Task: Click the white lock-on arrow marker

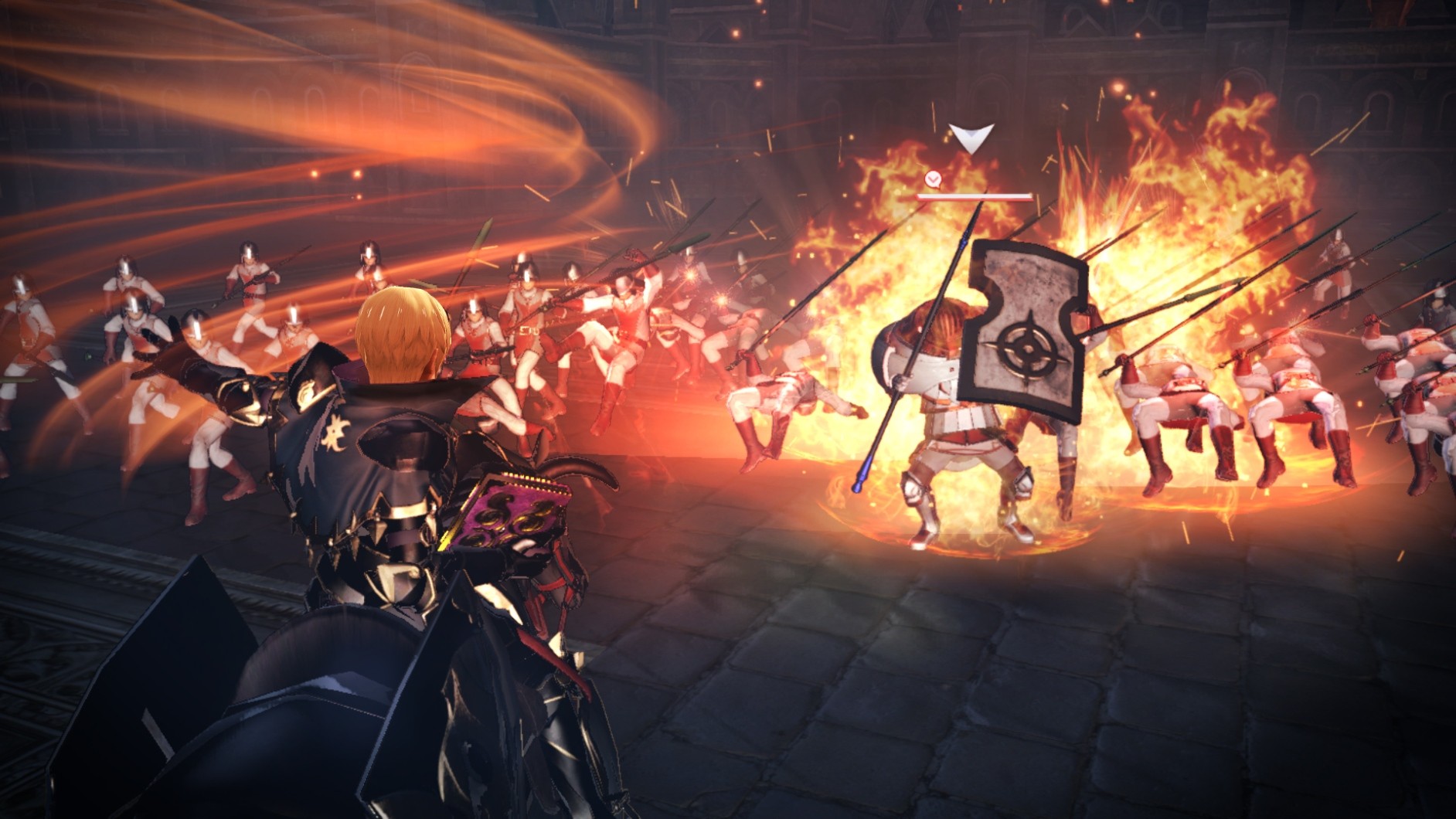Action: 971,139
